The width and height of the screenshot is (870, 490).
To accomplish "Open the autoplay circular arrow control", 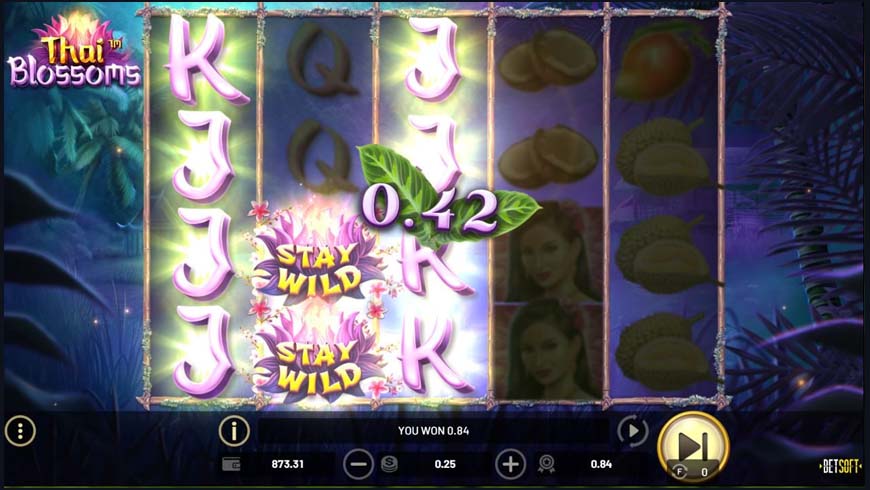I will coord(632,431).
